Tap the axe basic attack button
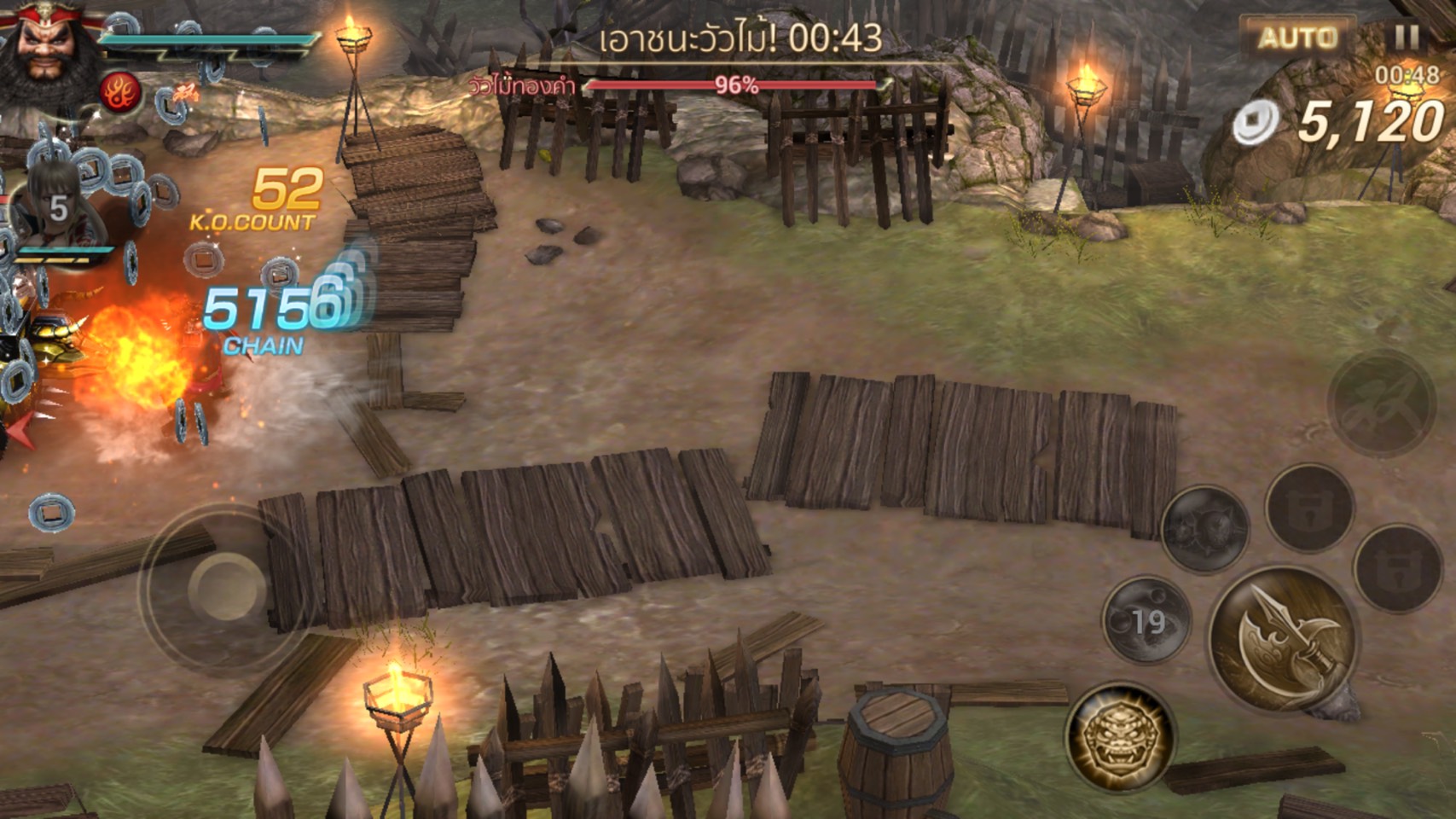 pyautogui.click(x=1285, y=638)
